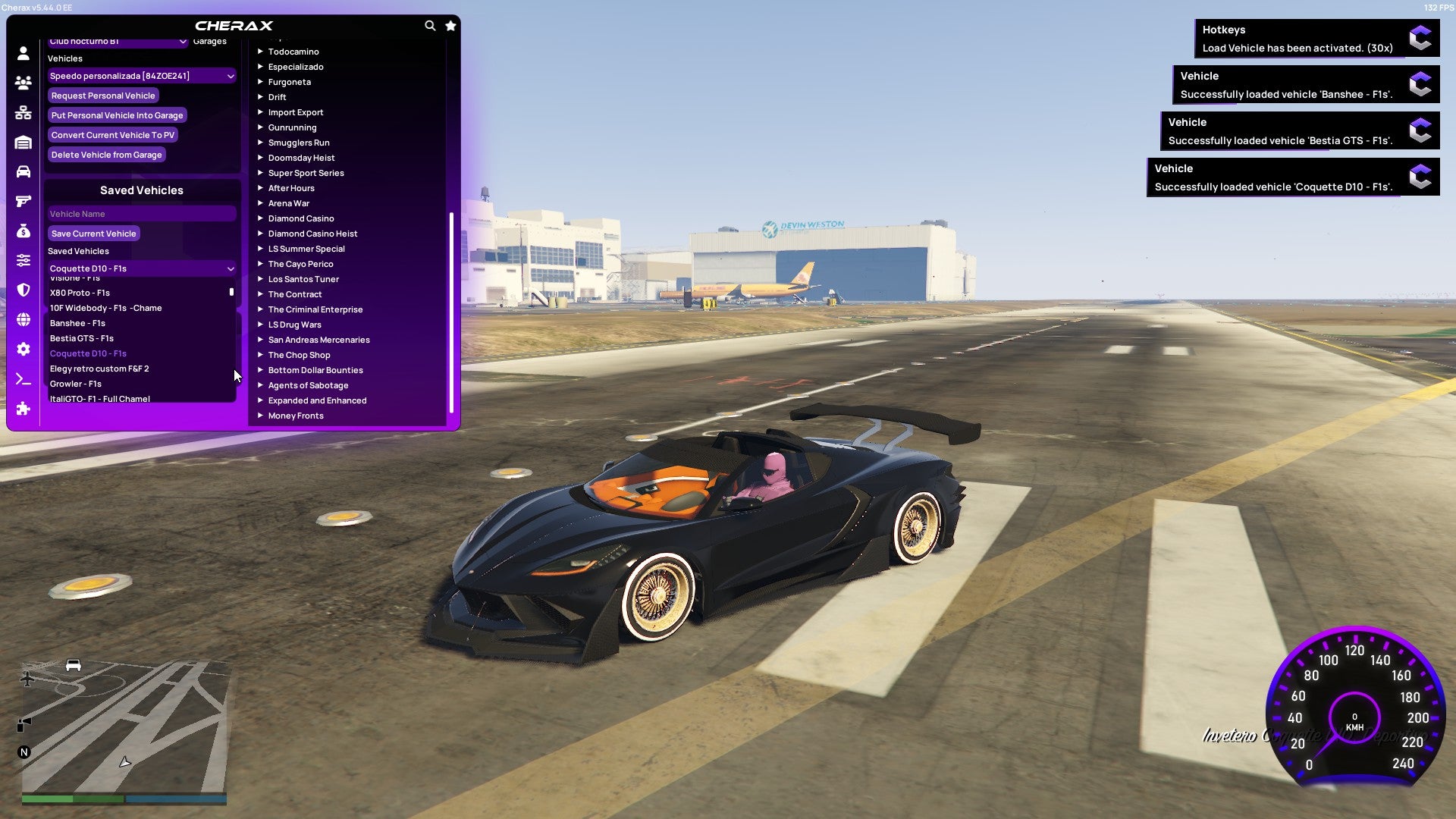Open the Money bag icon
Screen dimensions: 1456x819
tap(22, 231)
